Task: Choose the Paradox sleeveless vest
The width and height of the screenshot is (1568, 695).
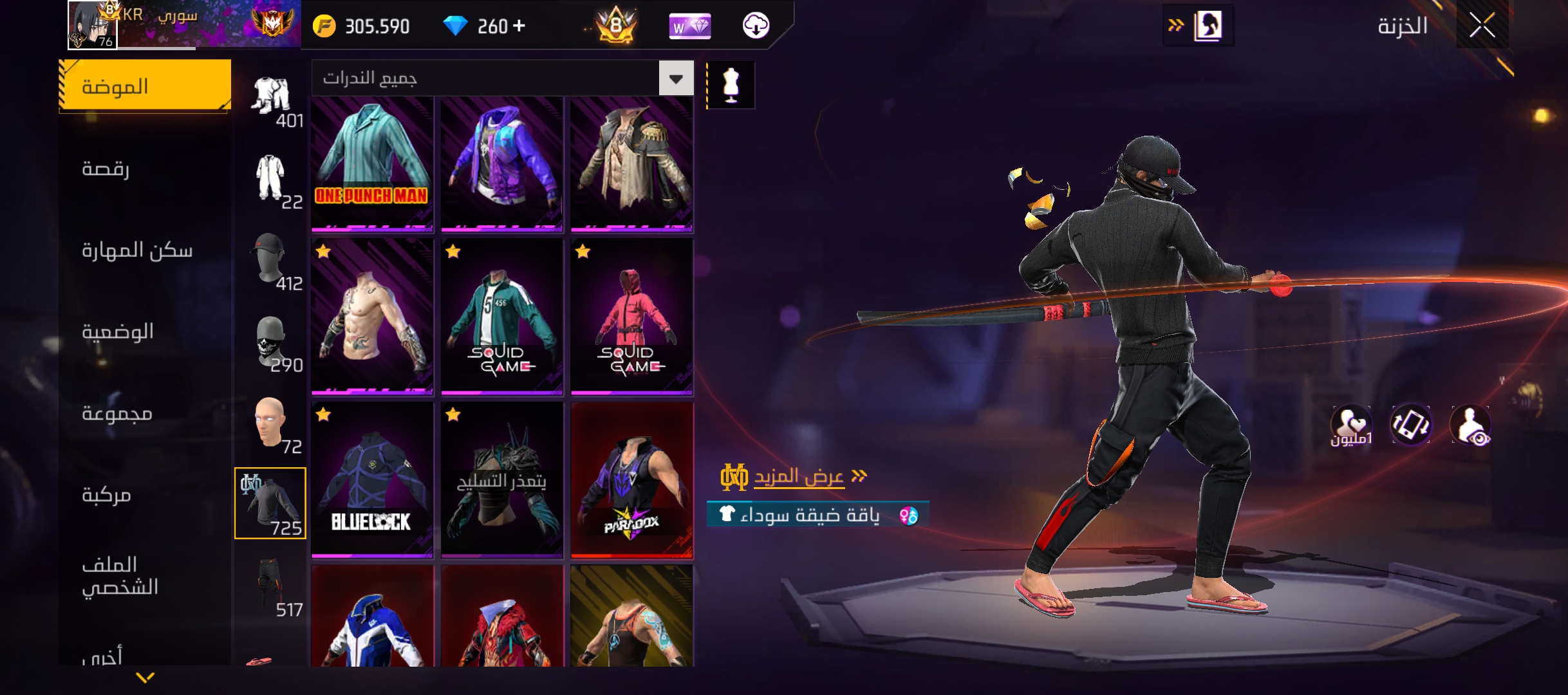Action: tap(631, 480)
